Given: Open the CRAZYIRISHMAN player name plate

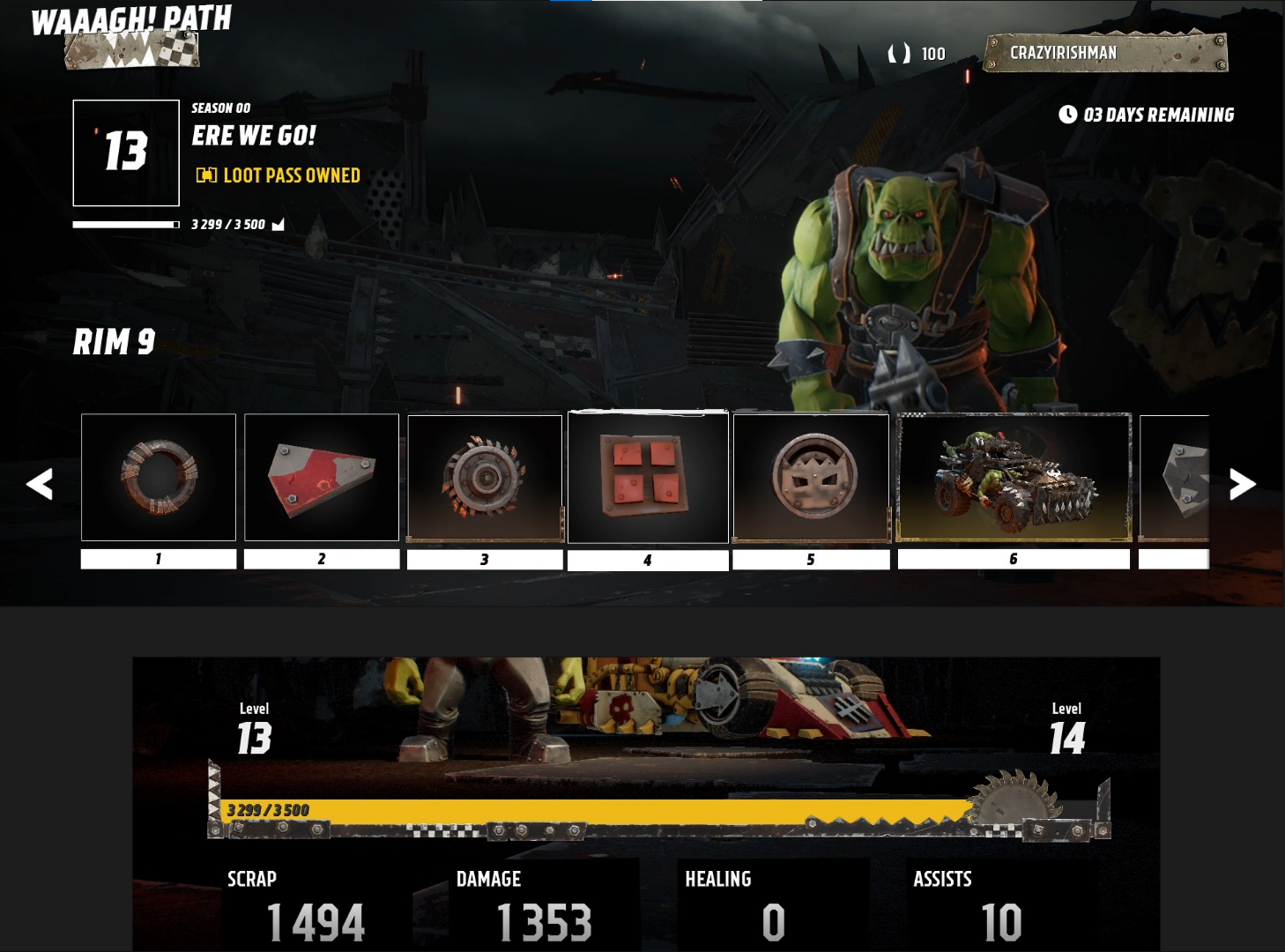Looking at the screenshot, I should pos(1105,53).
